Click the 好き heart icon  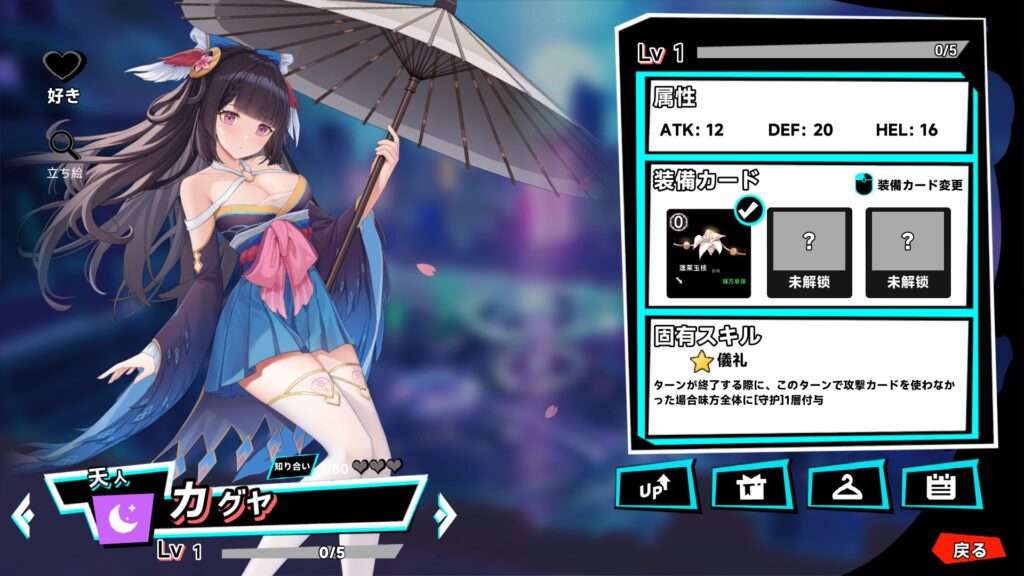click(x=64, y=67)
